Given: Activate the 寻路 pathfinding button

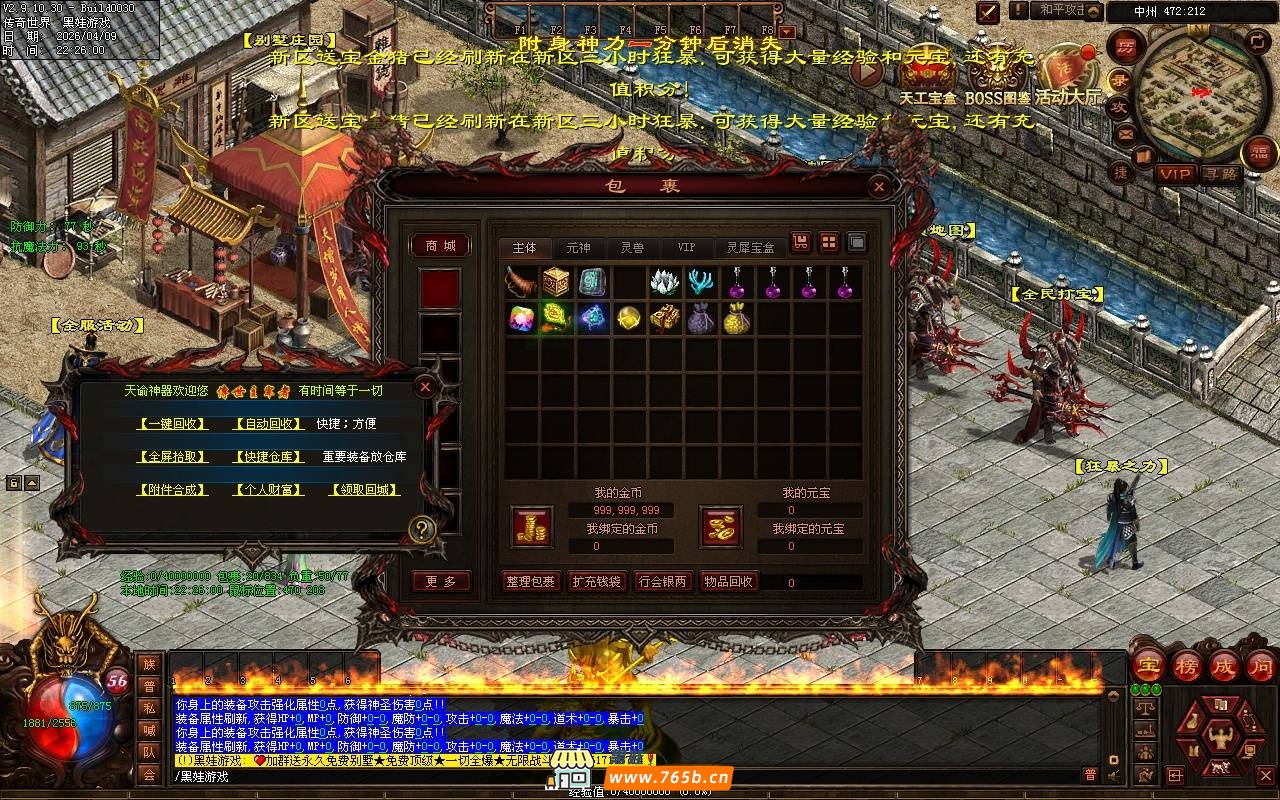Looking at the screenshot, I should click(x=1220, y=174).
